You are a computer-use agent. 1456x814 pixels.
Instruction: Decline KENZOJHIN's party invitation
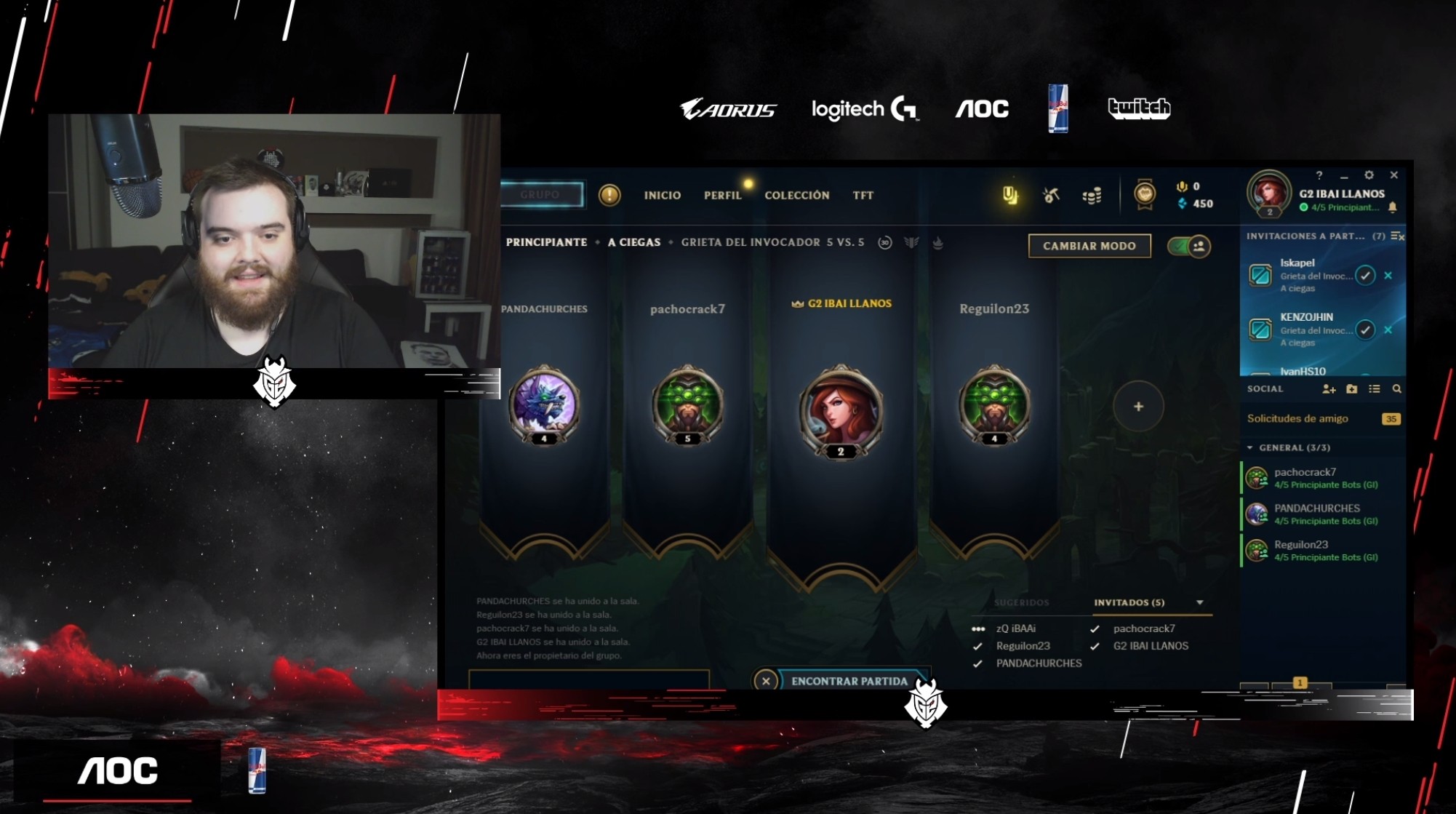tap(1388, 330)
